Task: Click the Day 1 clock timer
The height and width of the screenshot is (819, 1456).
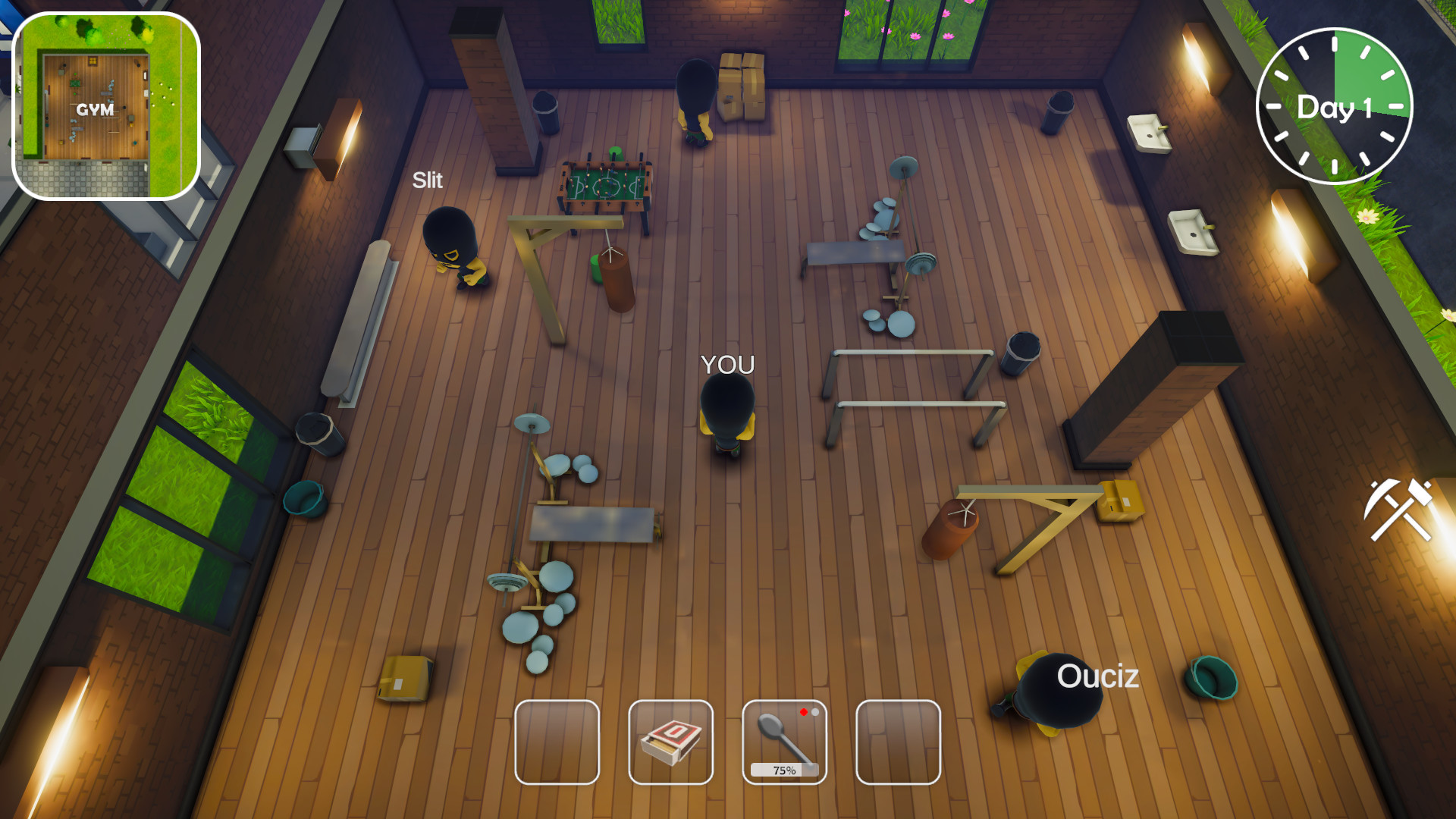Action: pos(1333,105)
